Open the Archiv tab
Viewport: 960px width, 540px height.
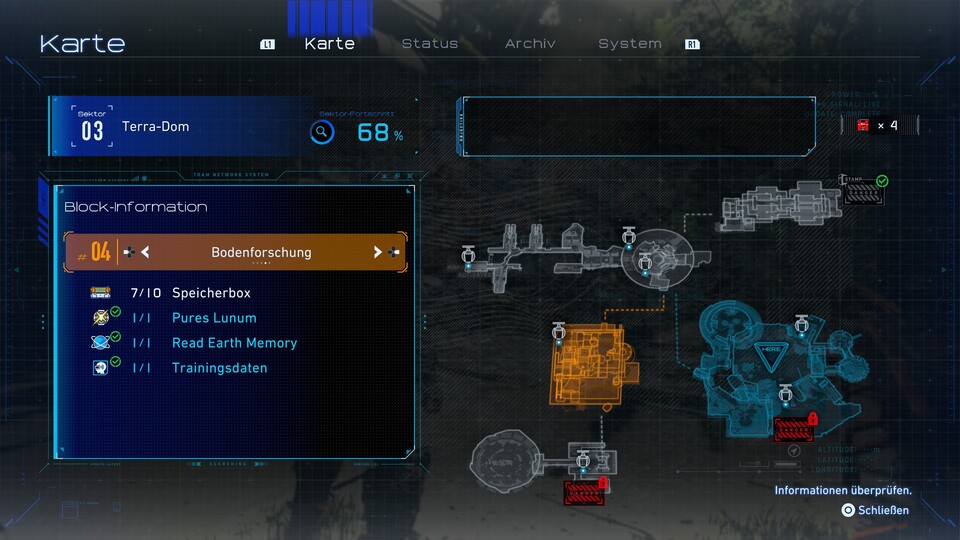[530, 44]
